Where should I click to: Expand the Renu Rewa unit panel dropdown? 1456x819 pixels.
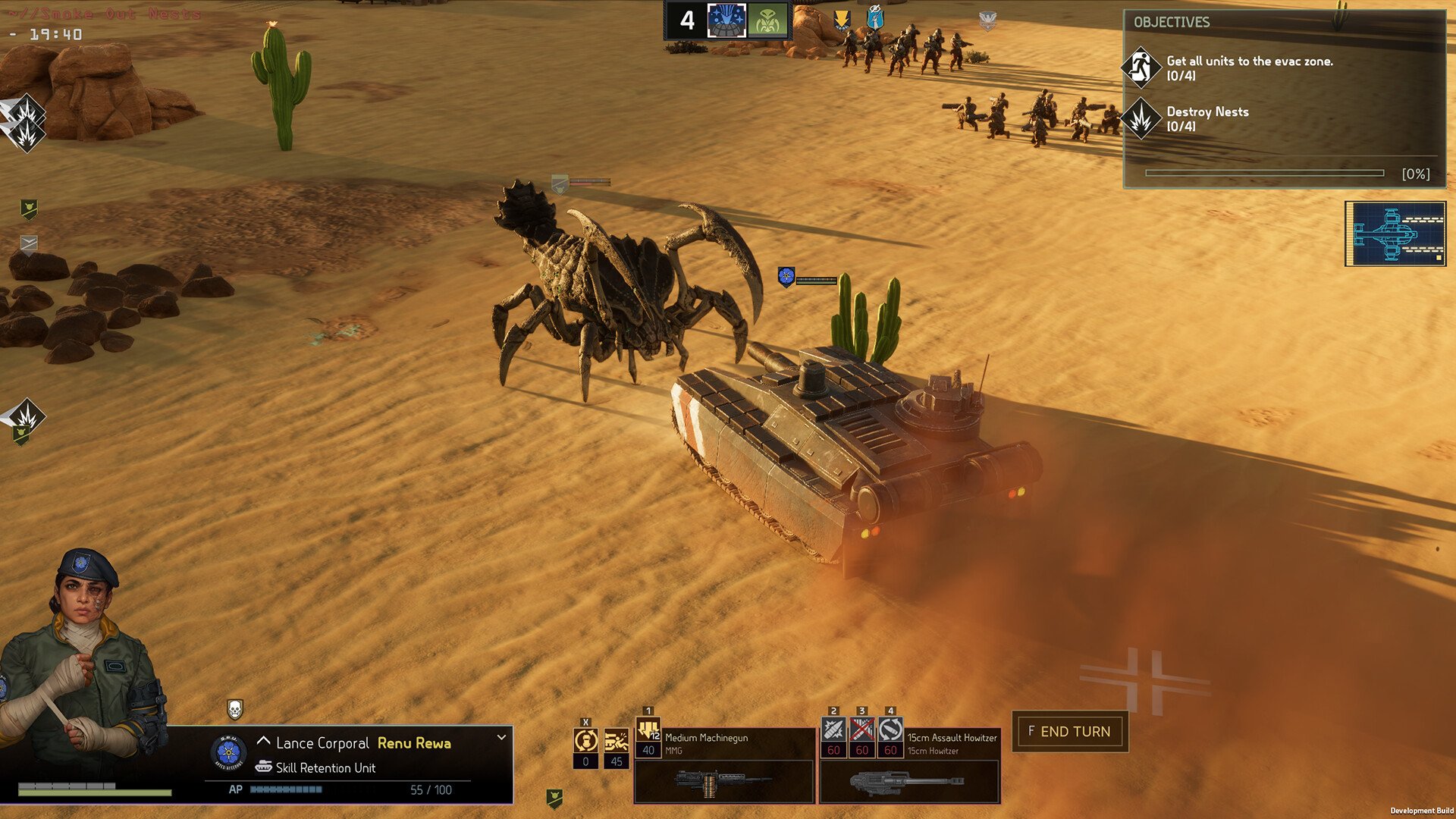coord(501,737)
